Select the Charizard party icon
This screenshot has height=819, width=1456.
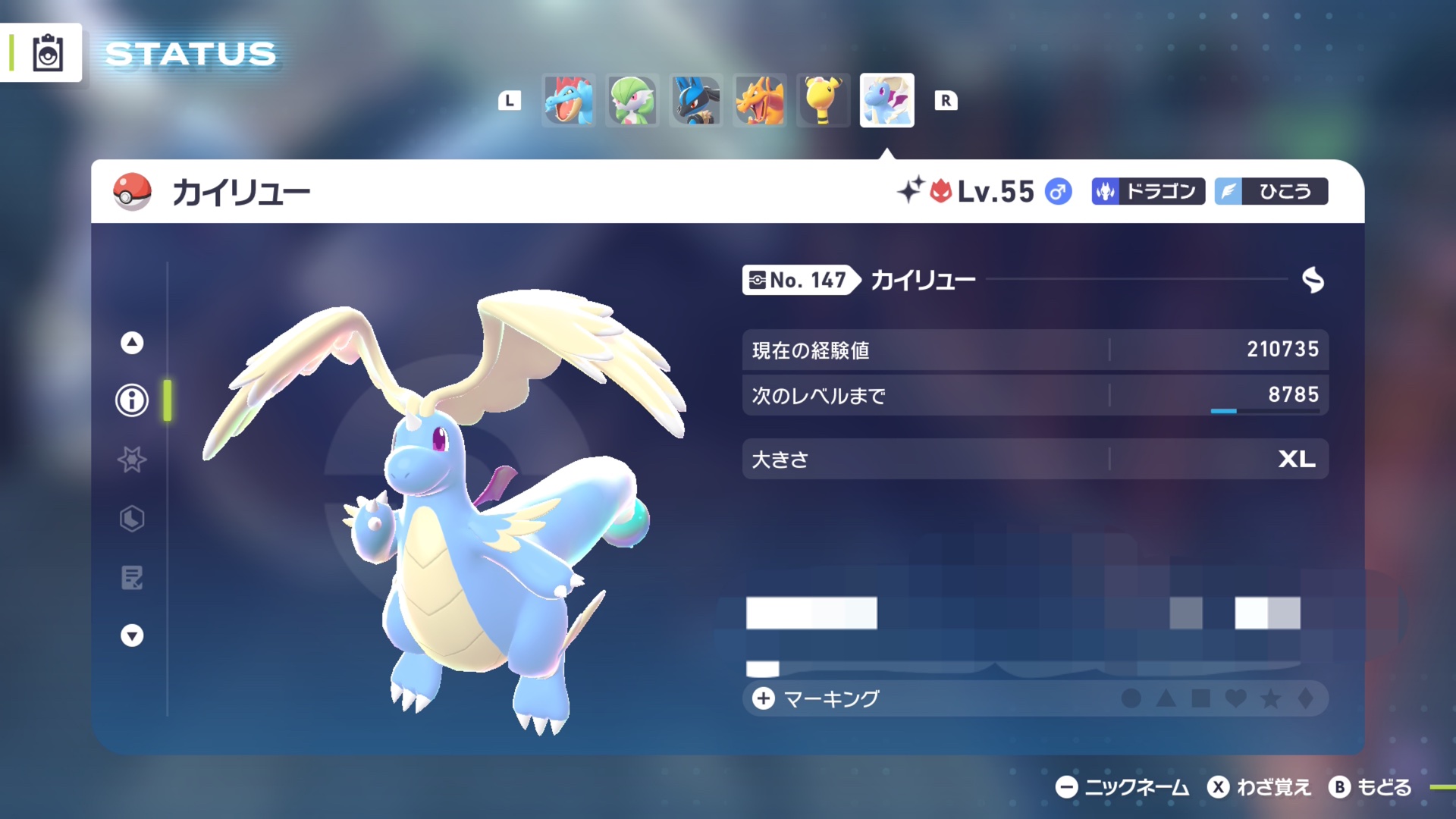coord(760,100)
